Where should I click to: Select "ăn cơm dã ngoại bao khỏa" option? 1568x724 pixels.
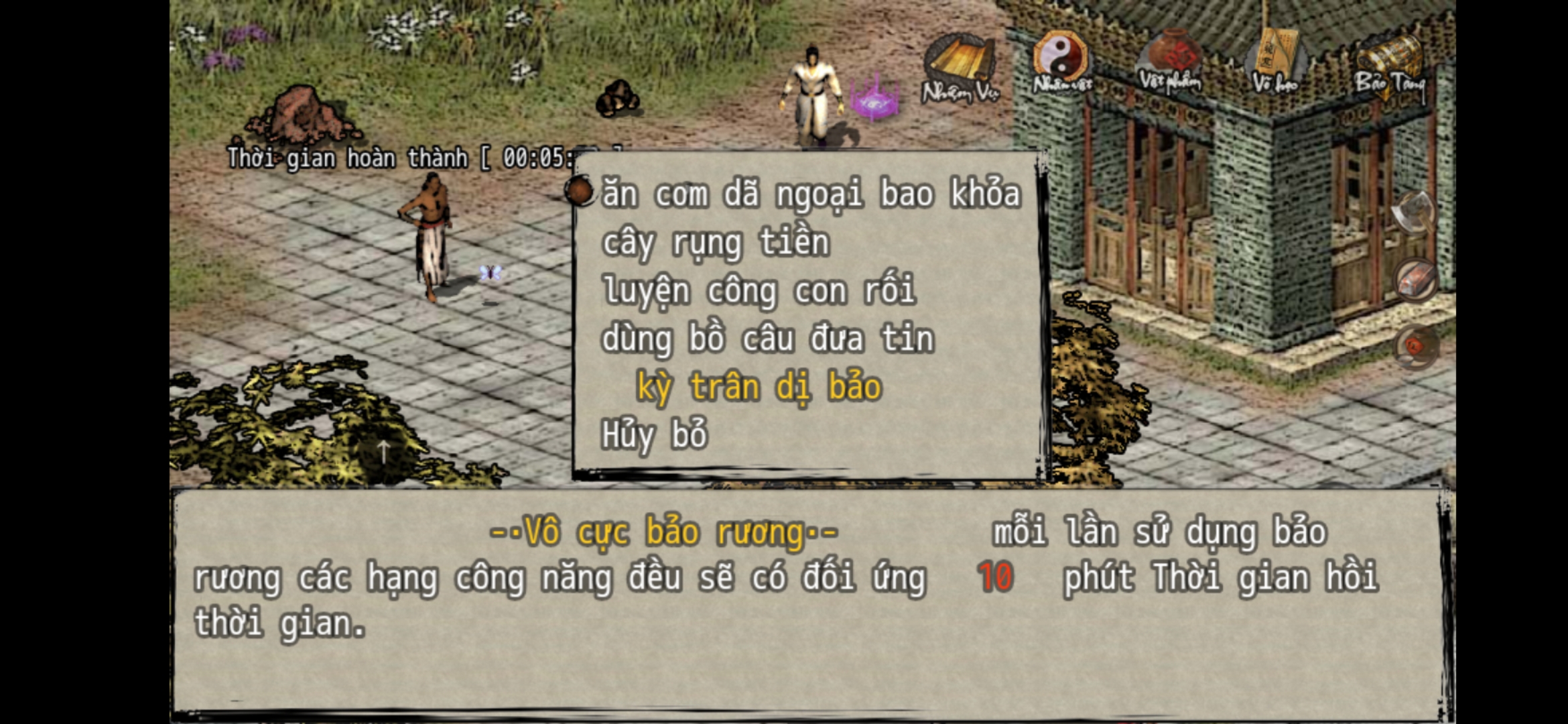(x=811, y=194)
